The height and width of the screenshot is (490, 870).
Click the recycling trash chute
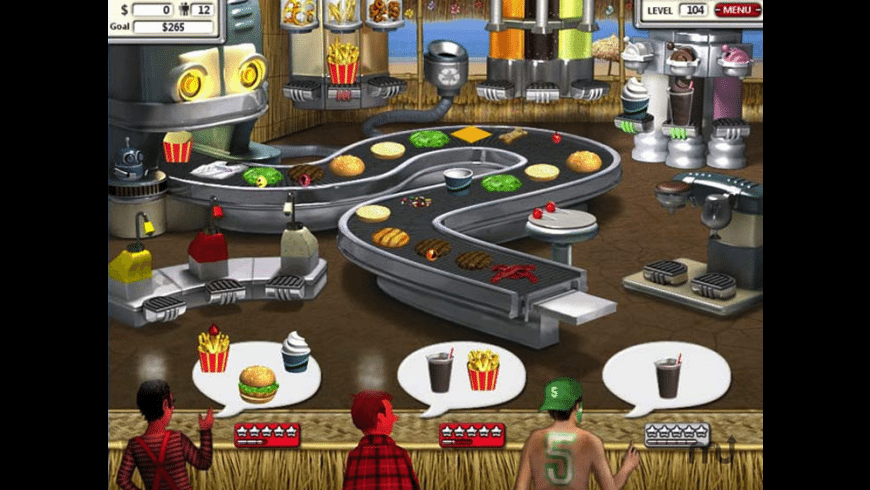446,66
